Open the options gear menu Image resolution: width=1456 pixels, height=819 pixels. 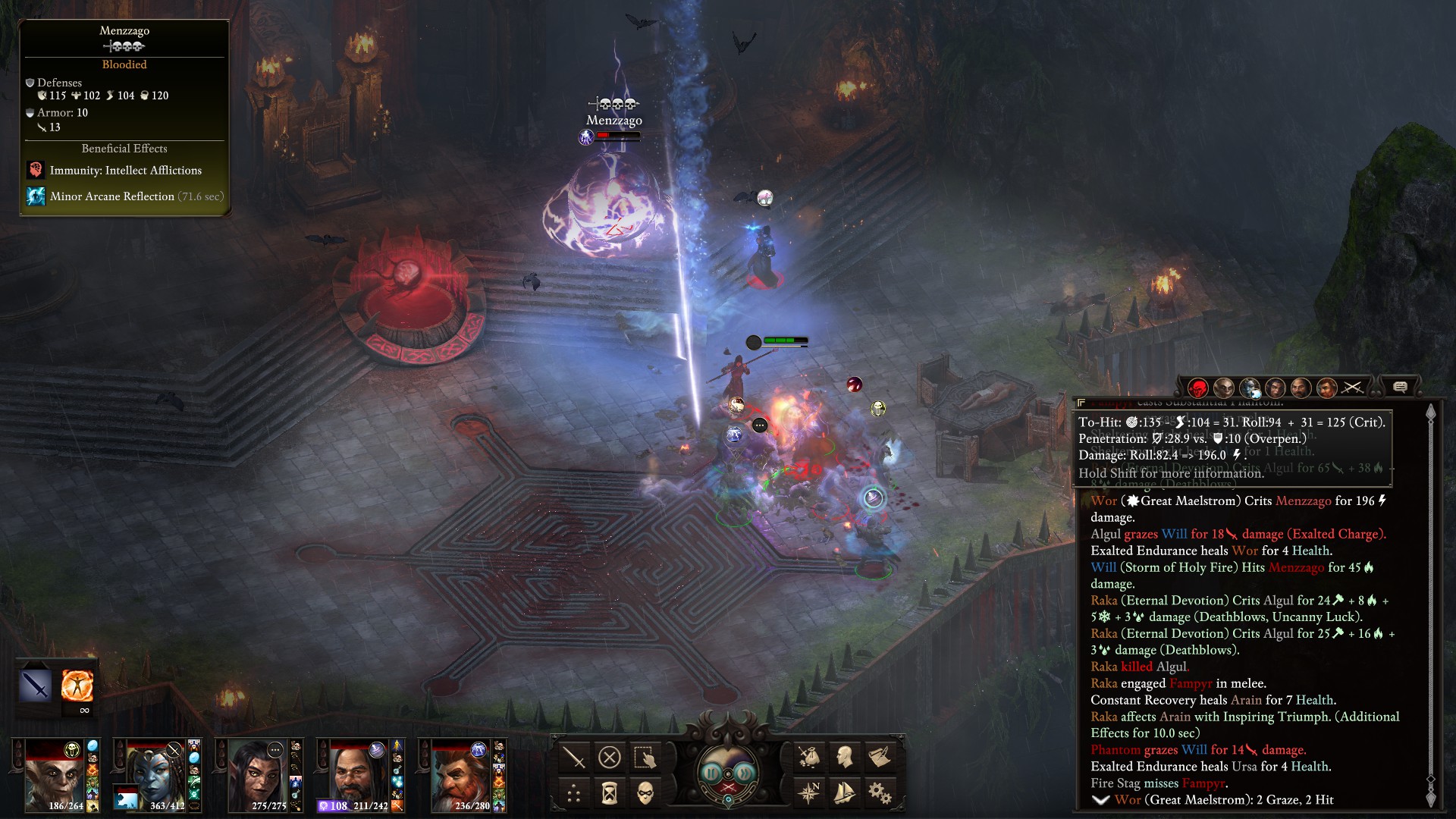pyautogui.click(x=880, y=793)
